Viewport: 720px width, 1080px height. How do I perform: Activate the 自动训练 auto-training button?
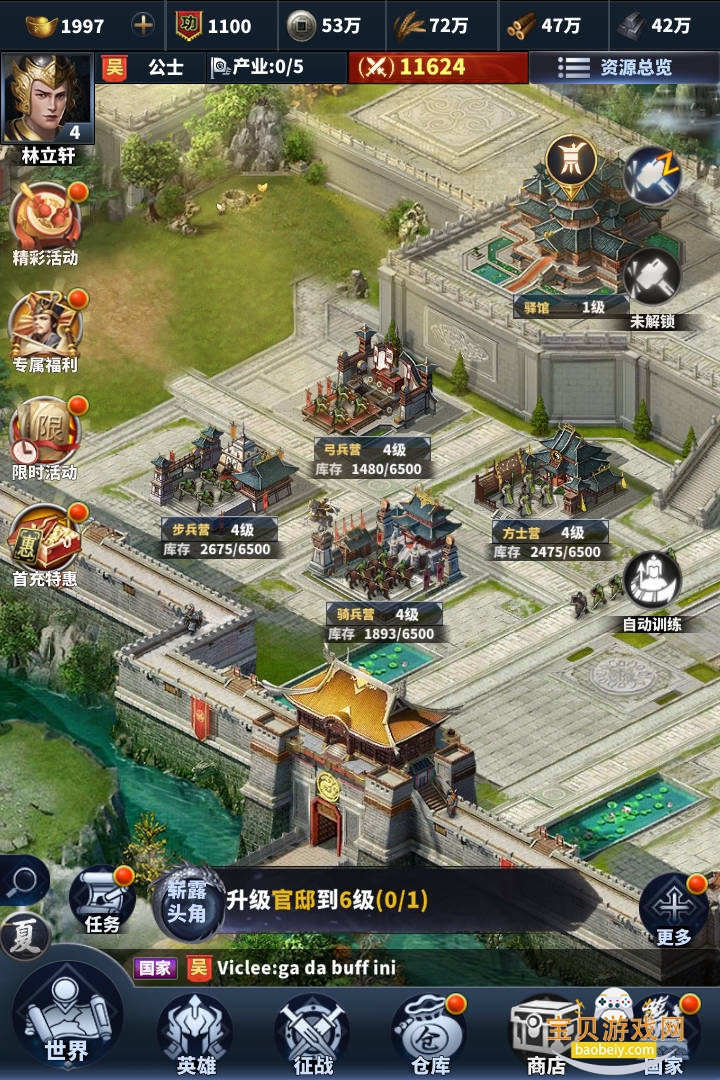click(652, 580)
